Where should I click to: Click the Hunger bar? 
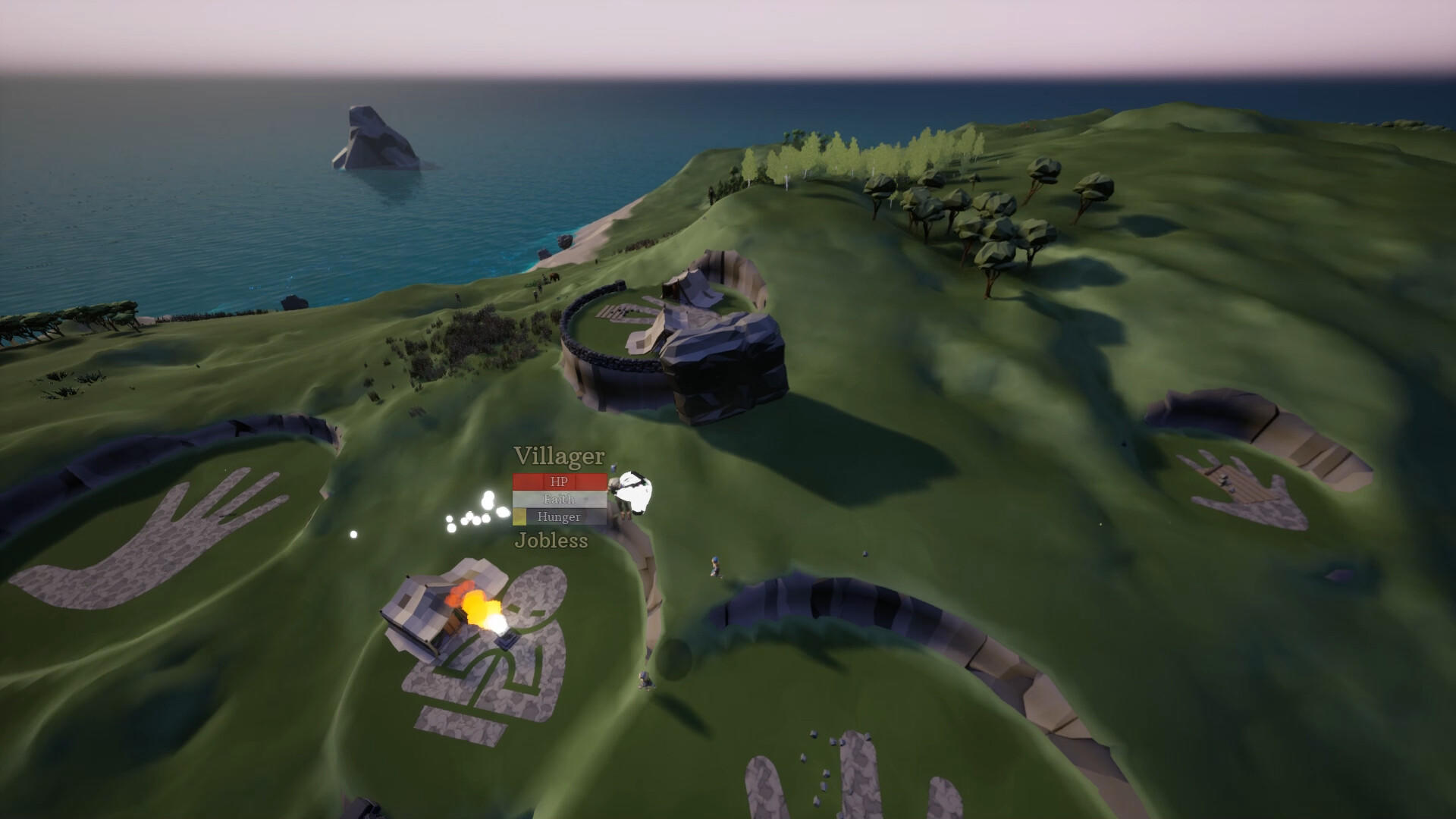pos(560,517)
